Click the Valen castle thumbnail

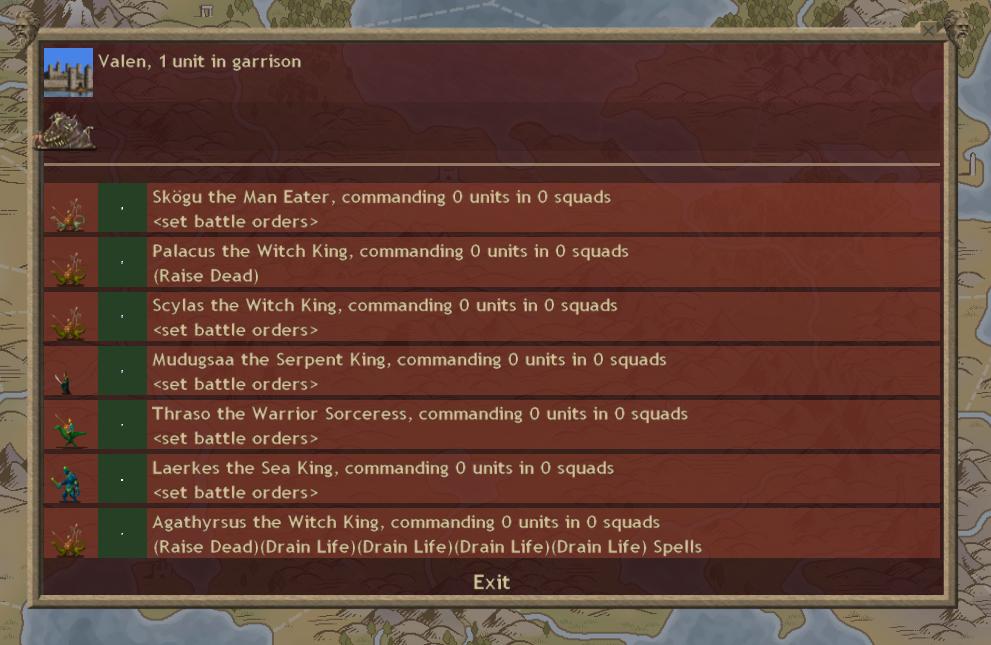click(68, 72)
